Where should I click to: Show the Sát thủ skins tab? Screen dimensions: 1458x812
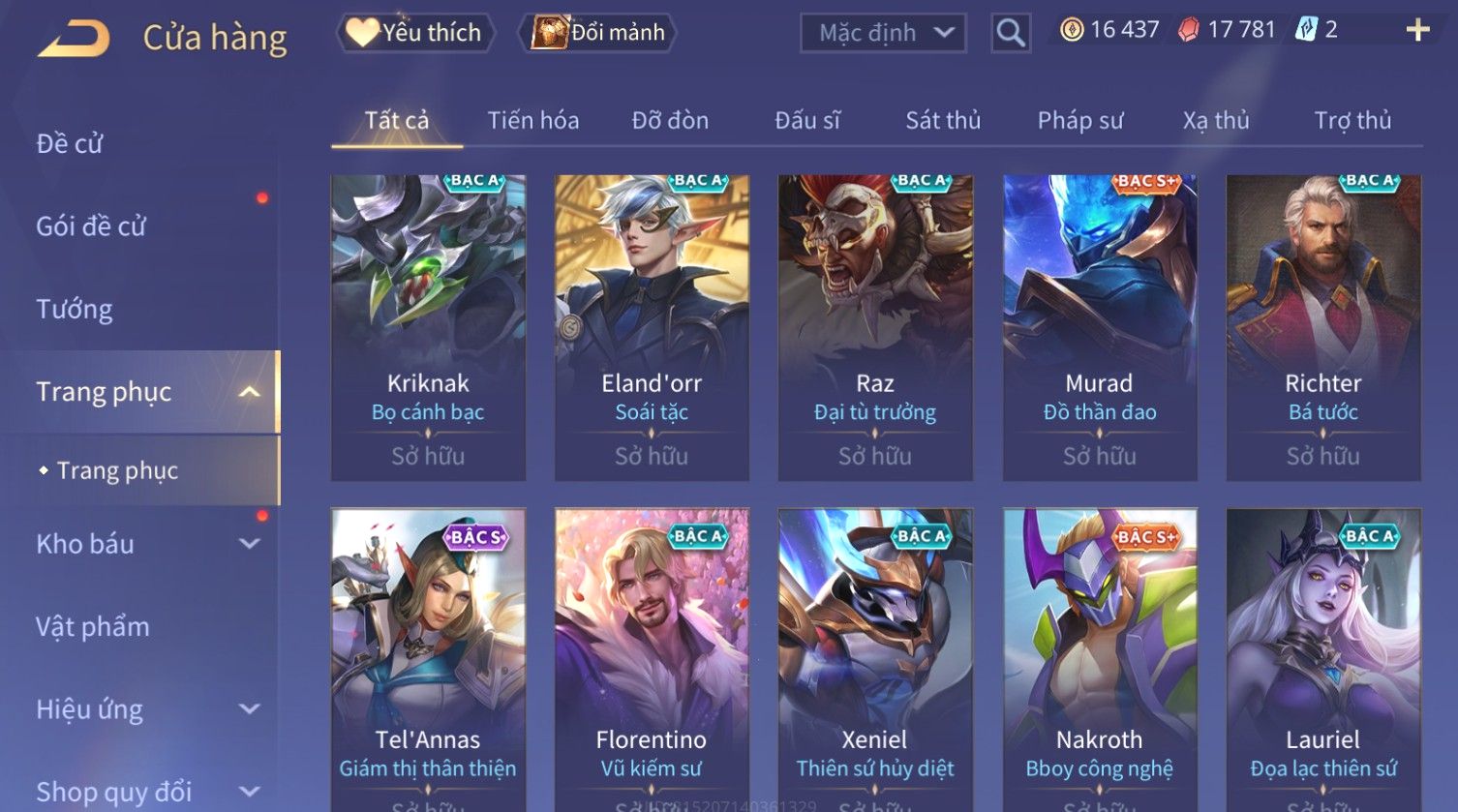pos(943,120)
